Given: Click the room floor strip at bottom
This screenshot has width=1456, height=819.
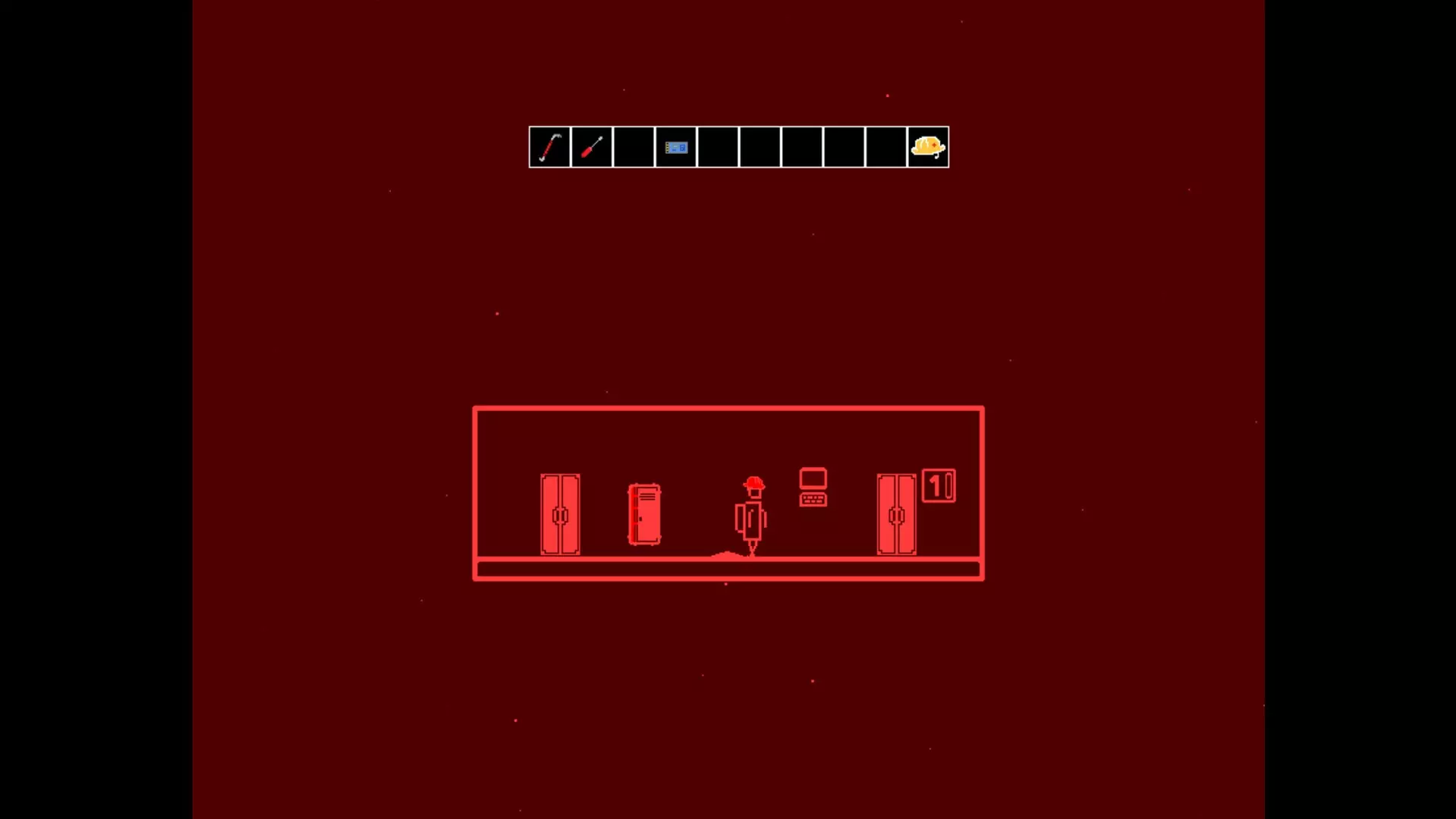Looking at the screenshot, I should coord(728,569).
